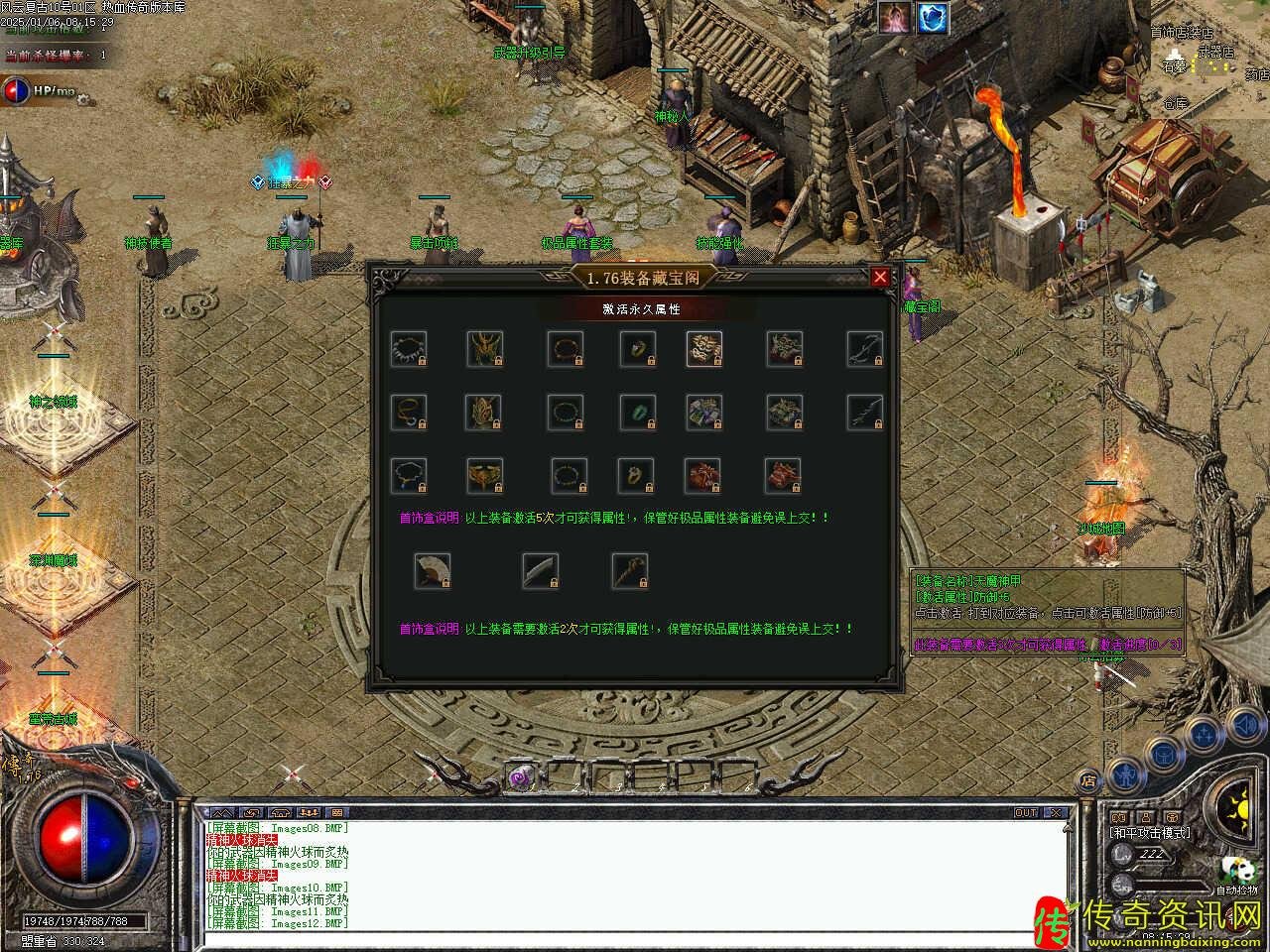Click the HP/mp orb indicator button
This screenshot has width=1270, height=952.
pos(17,91)
